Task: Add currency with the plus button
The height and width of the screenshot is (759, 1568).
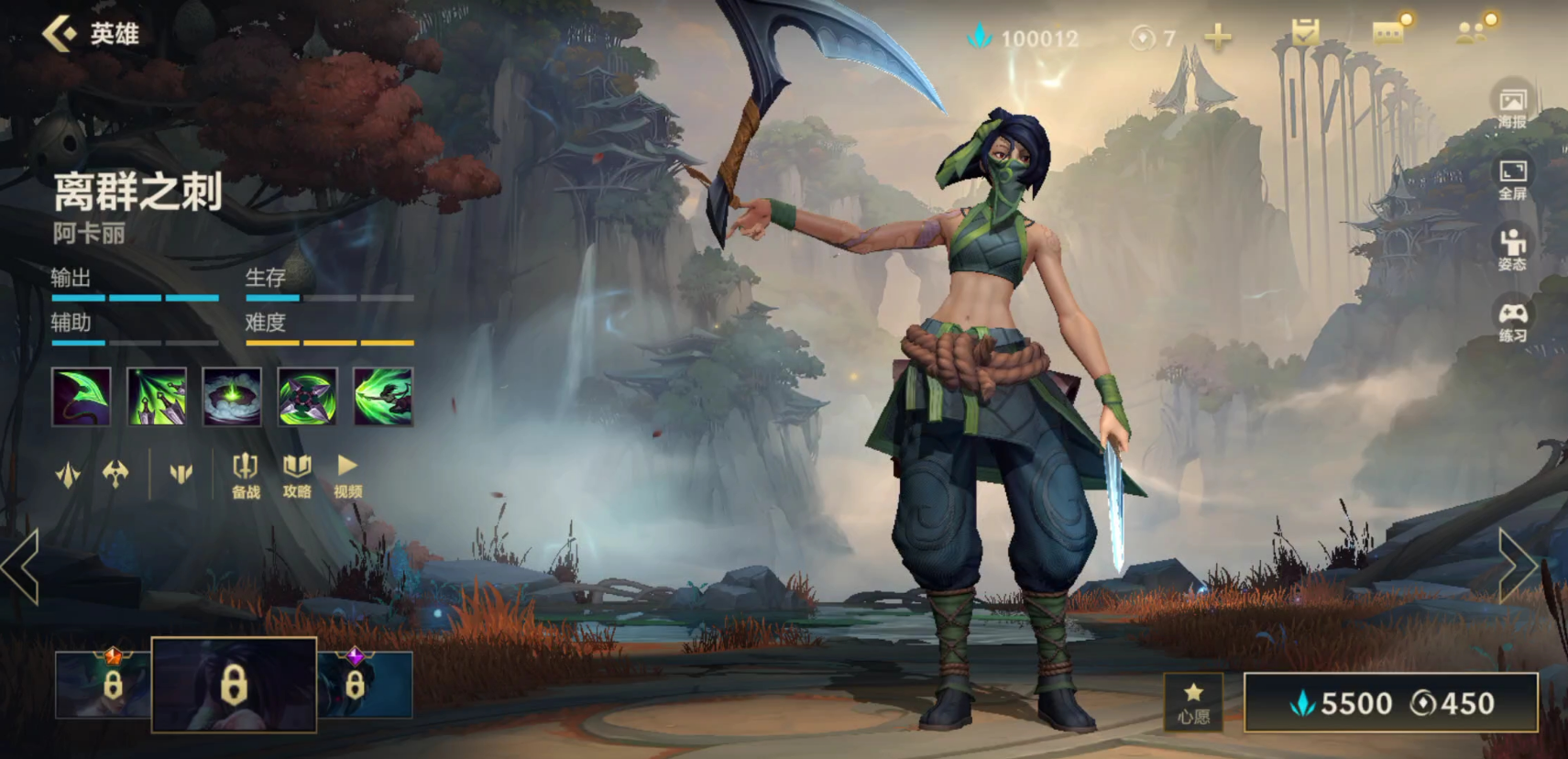Action: point(1217,38)
